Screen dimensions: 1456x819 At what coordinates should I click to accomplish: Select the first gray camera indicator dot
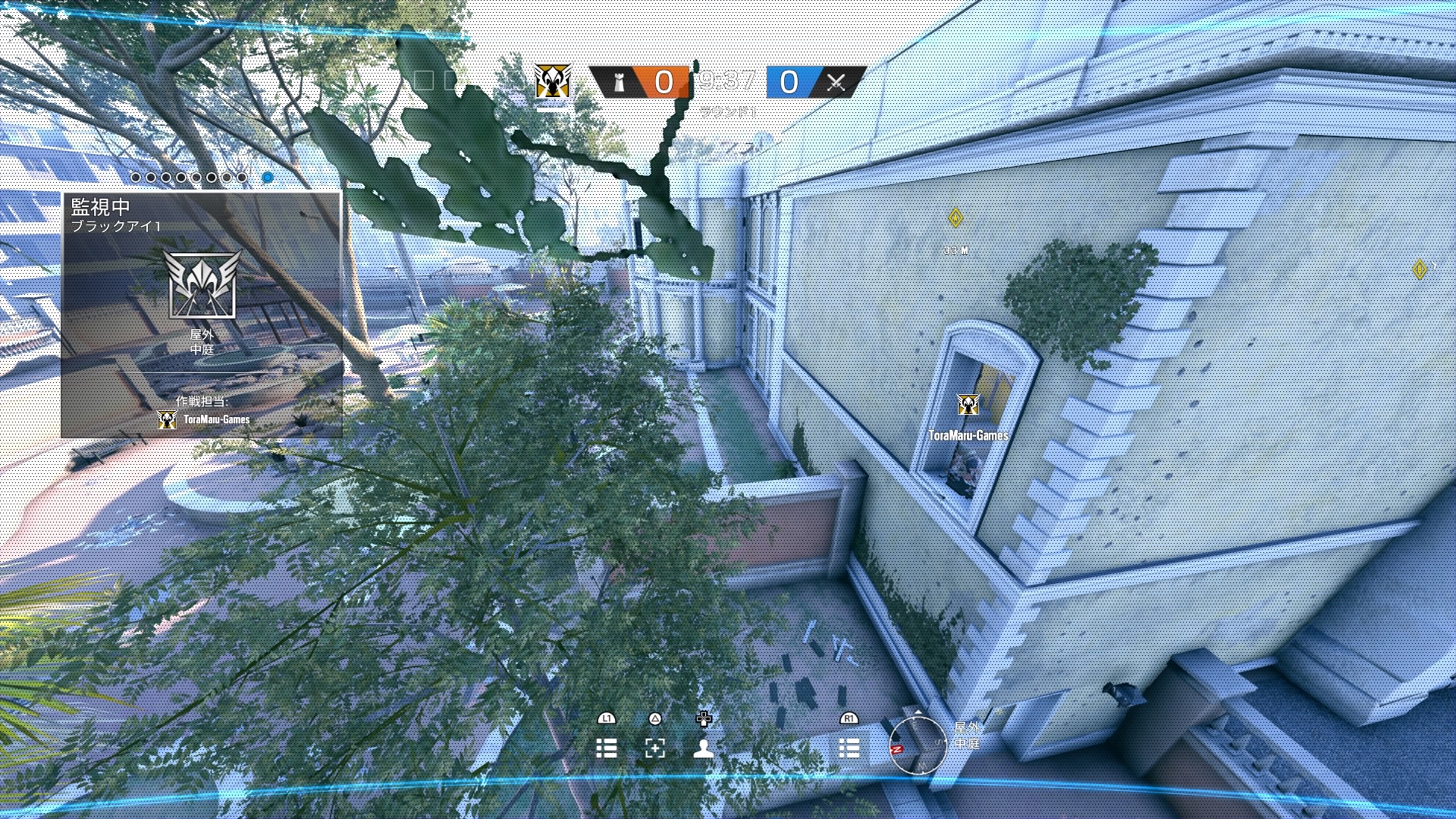pos(135,177)
